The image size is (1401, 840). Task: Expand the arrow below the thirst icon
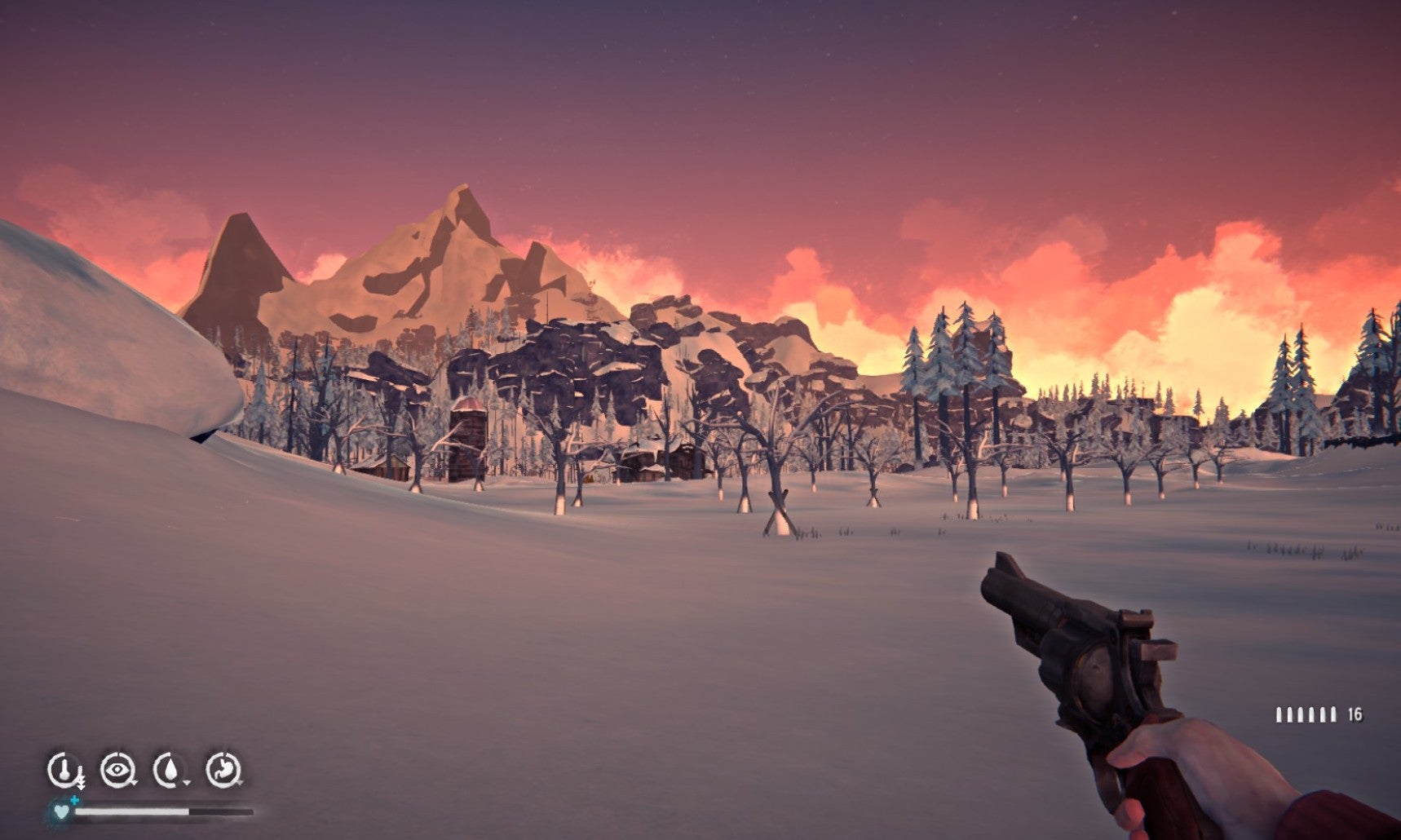pos(187,782)
